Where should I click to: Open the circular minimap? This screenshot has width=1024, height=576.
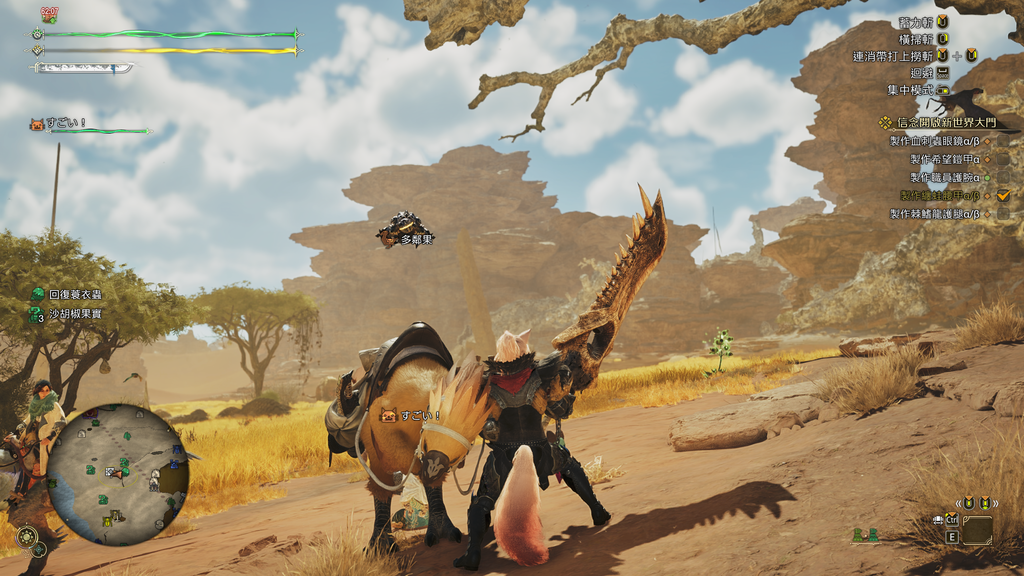tap(117, 474)
